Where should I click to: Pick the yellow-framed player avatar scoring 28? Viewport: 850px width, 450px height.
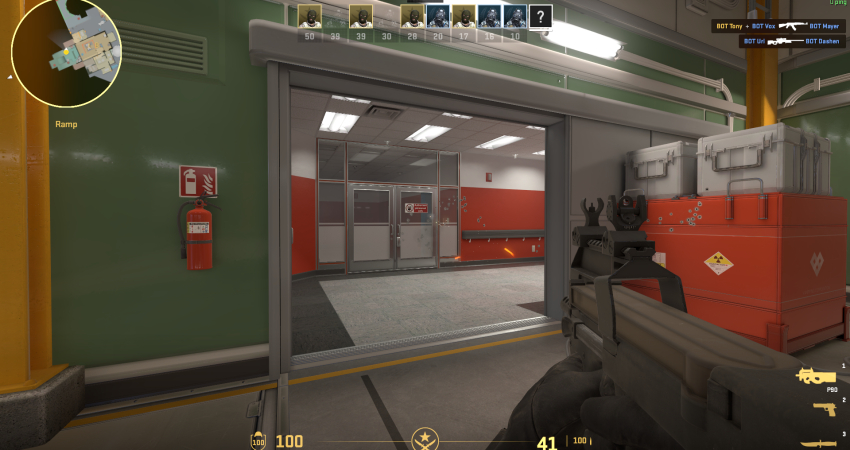412,17
